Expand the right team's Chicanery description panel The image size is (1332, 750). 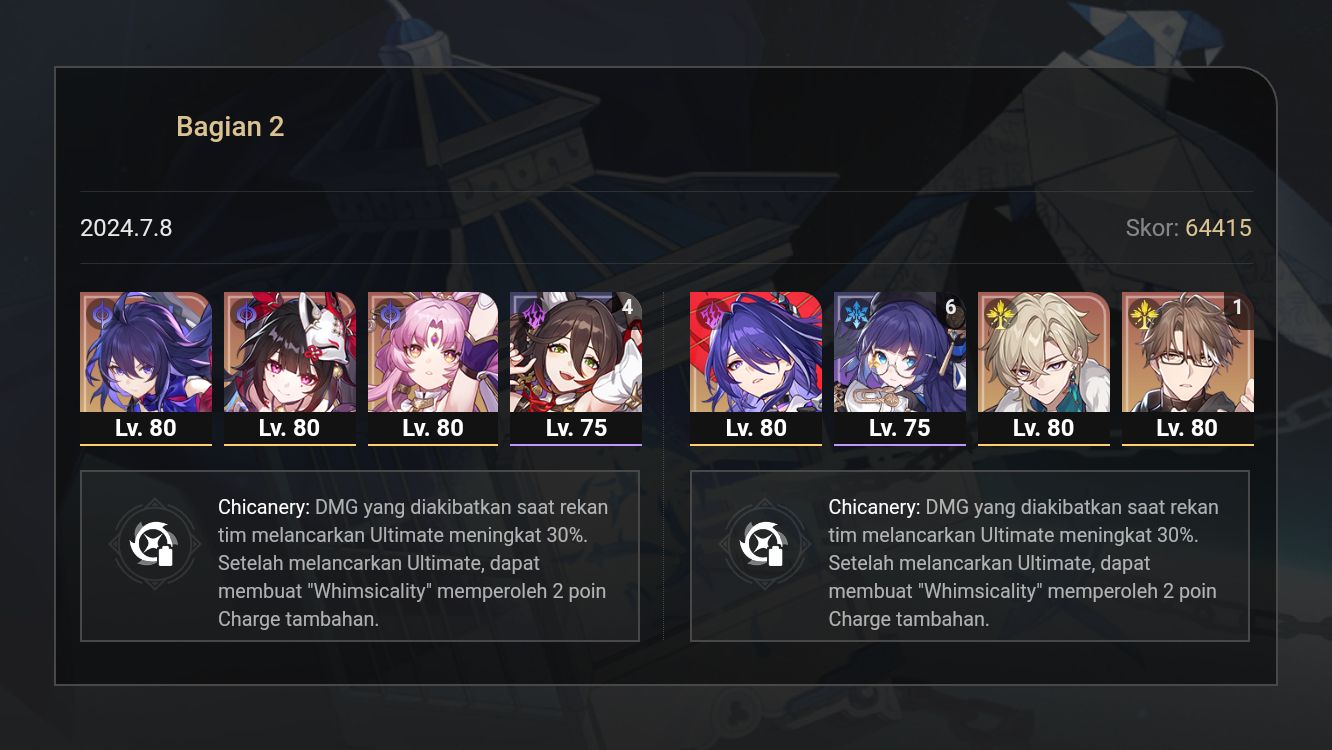point(969,556)
